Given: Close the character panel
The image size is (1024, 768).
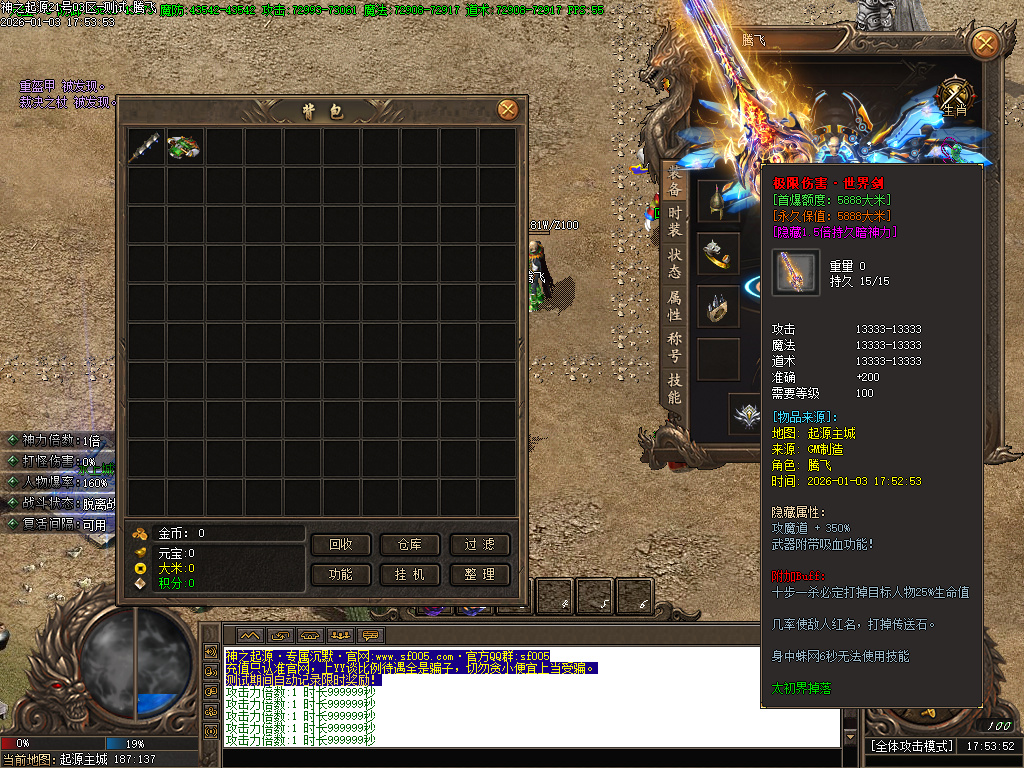Looking at the screenshot, I should (x=985, y=43).
